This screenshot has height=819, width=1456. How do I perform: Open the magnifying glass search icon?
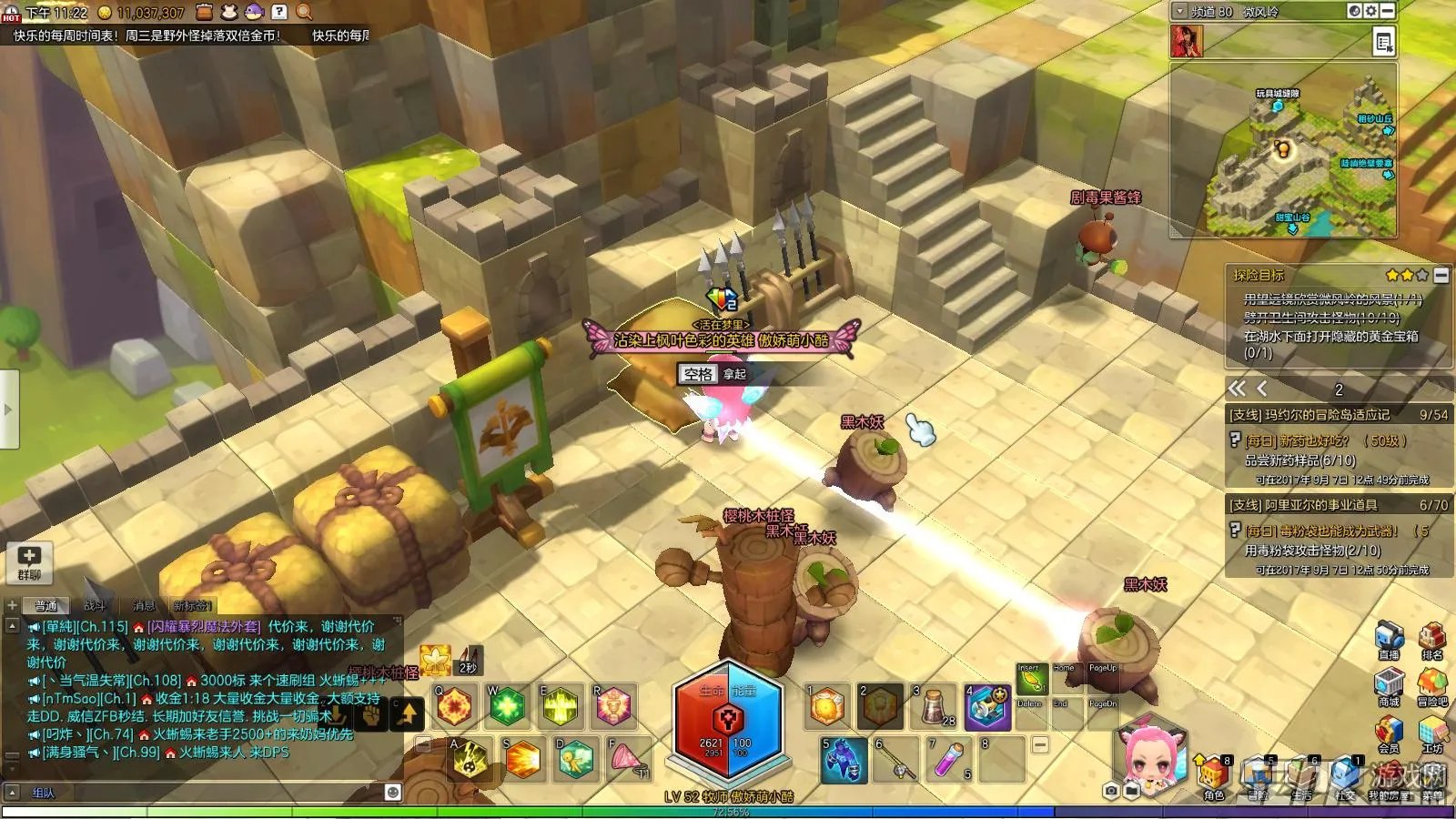pos(304,12)
